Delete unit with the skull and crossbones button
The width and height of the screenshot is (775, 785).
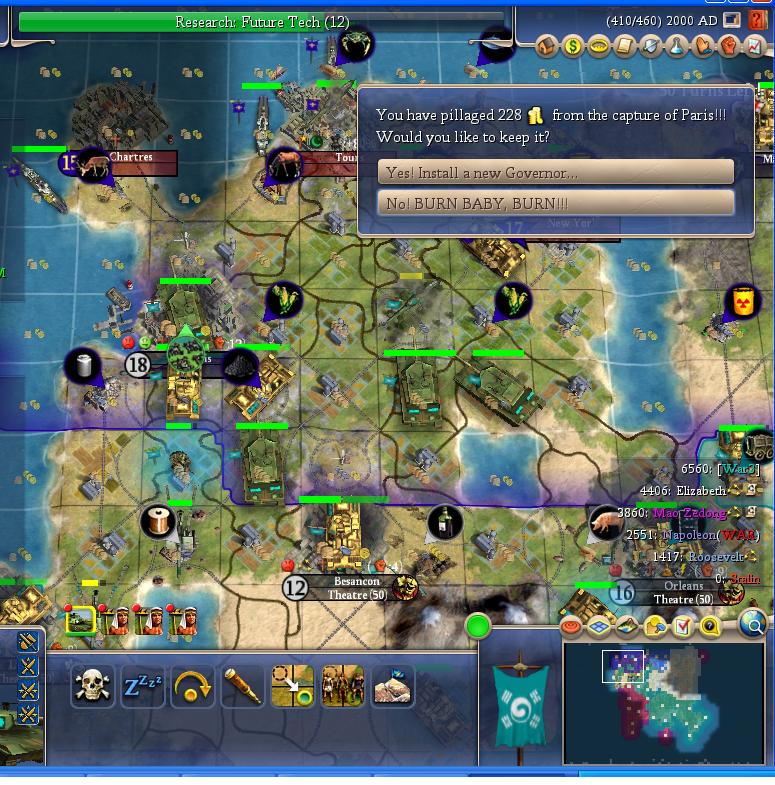(93, 686)
